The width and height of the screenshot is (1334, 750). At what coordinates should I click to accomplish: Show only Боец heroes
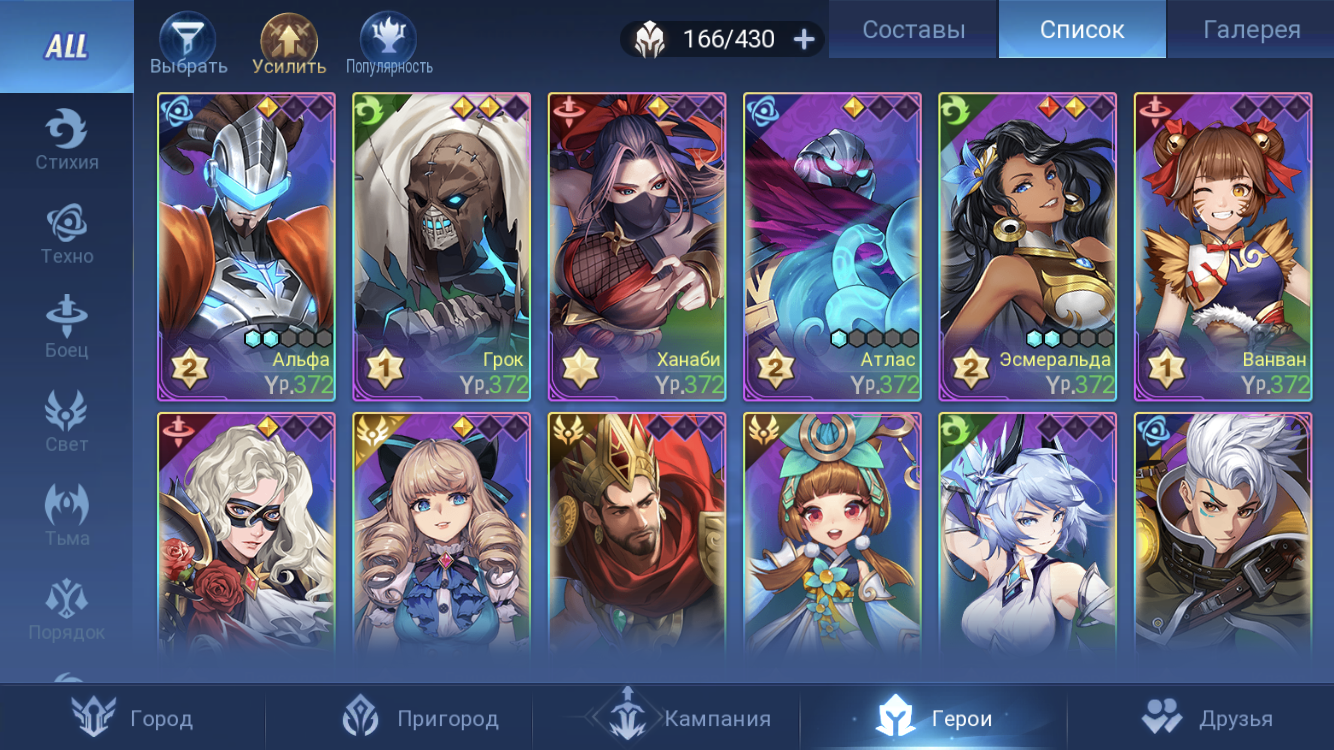67,328
